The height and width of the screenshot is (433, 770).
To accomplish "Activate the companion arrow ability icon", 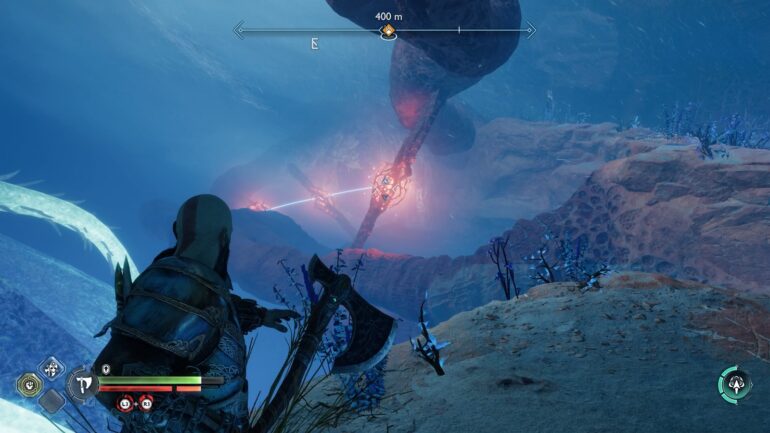I will coord(735,384).
